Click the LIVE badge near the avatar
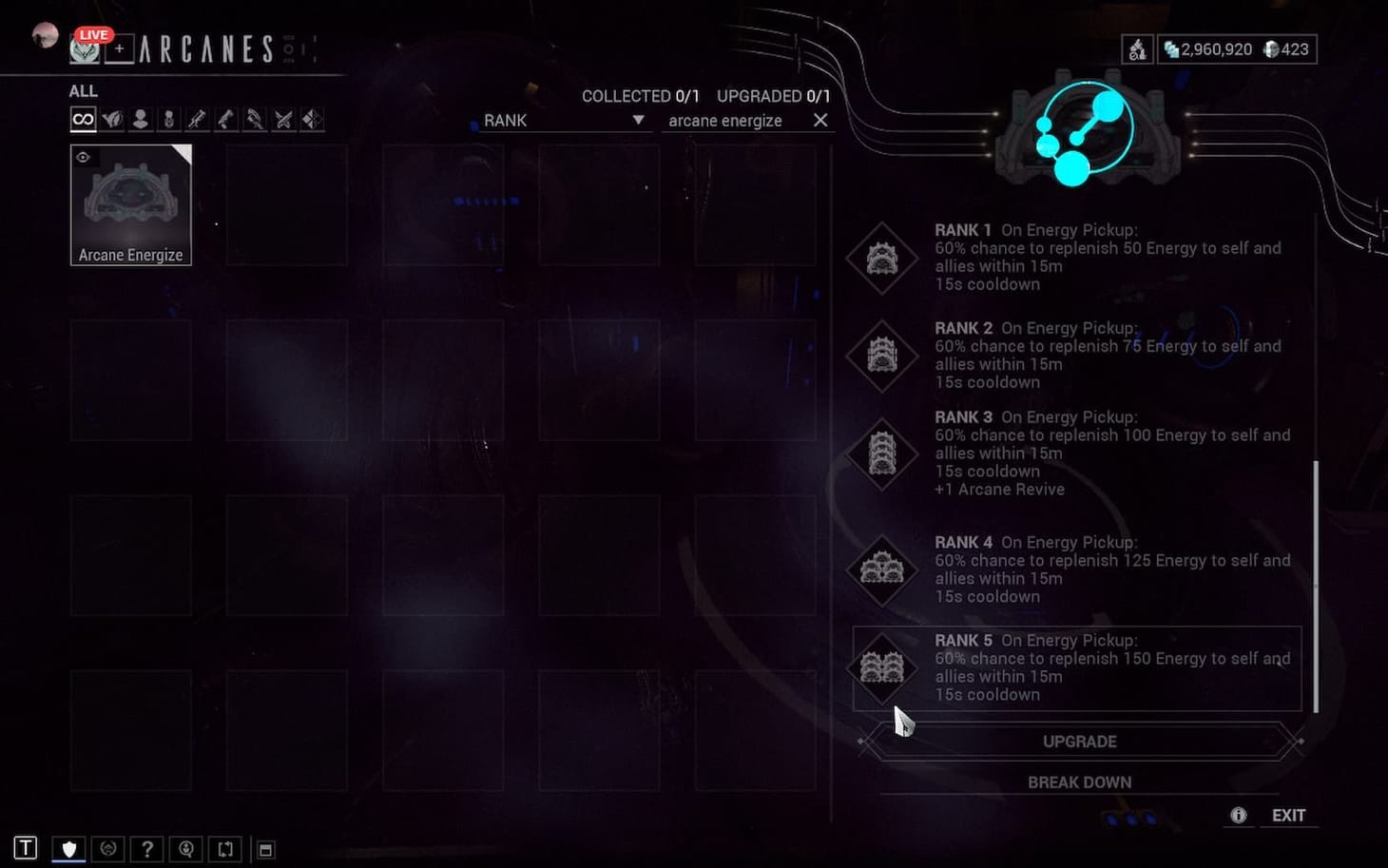The height and width of the screenshot is (868, 1388). (x=93, y=34)
